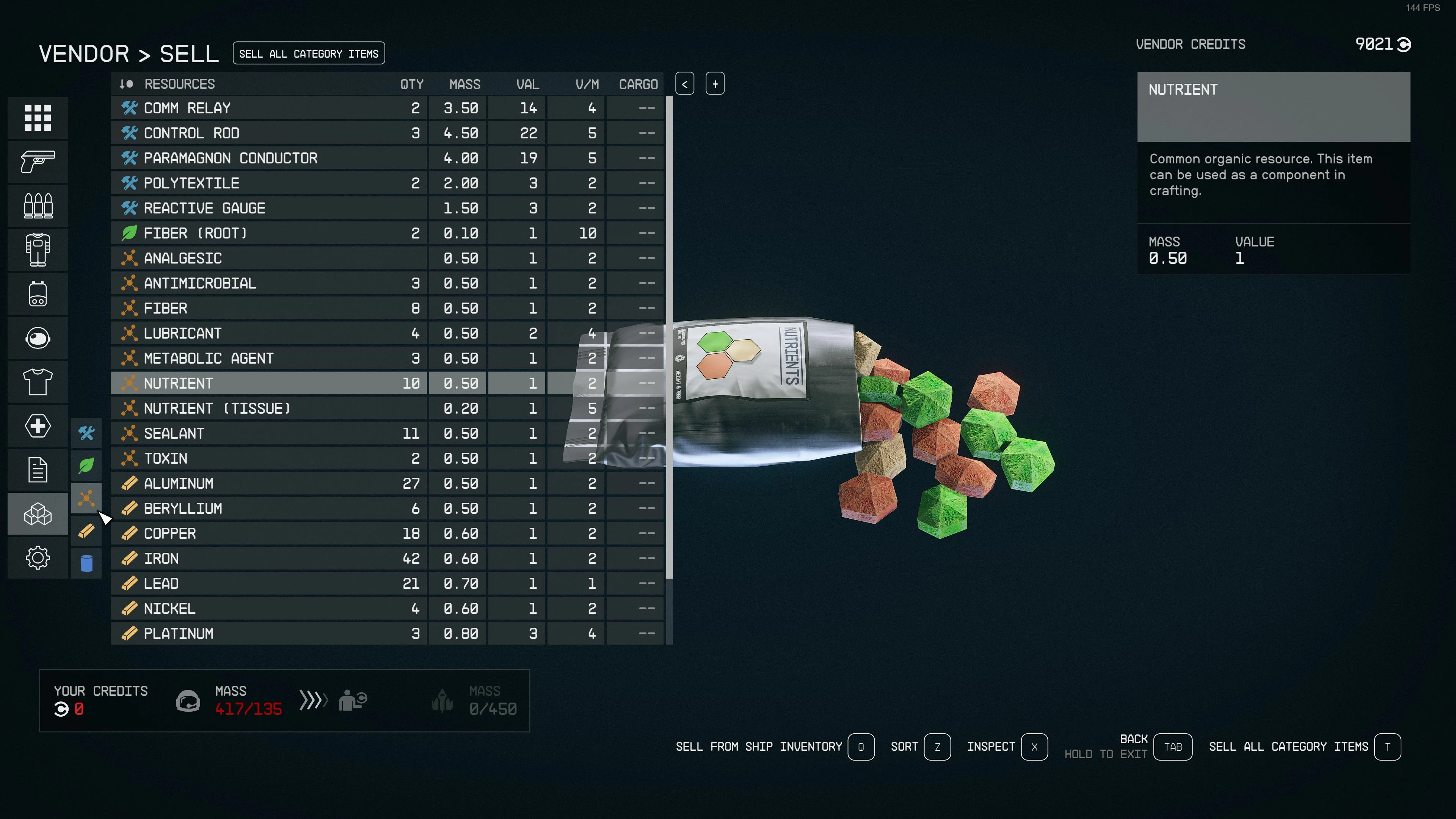This screenshot has height=819, width=1456.
Task: Show the Notes document category
Action: [x=38, y=470]
